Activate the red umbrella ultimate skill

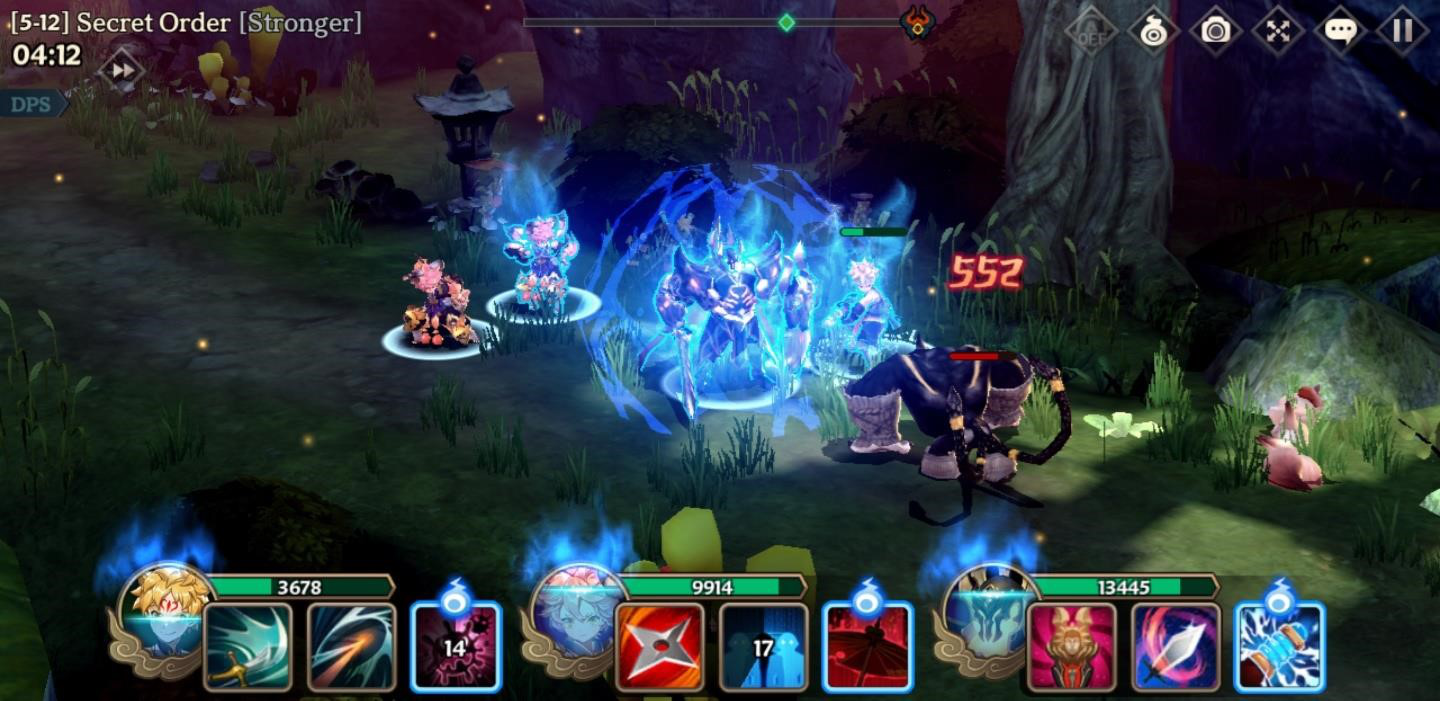[867, 646]
